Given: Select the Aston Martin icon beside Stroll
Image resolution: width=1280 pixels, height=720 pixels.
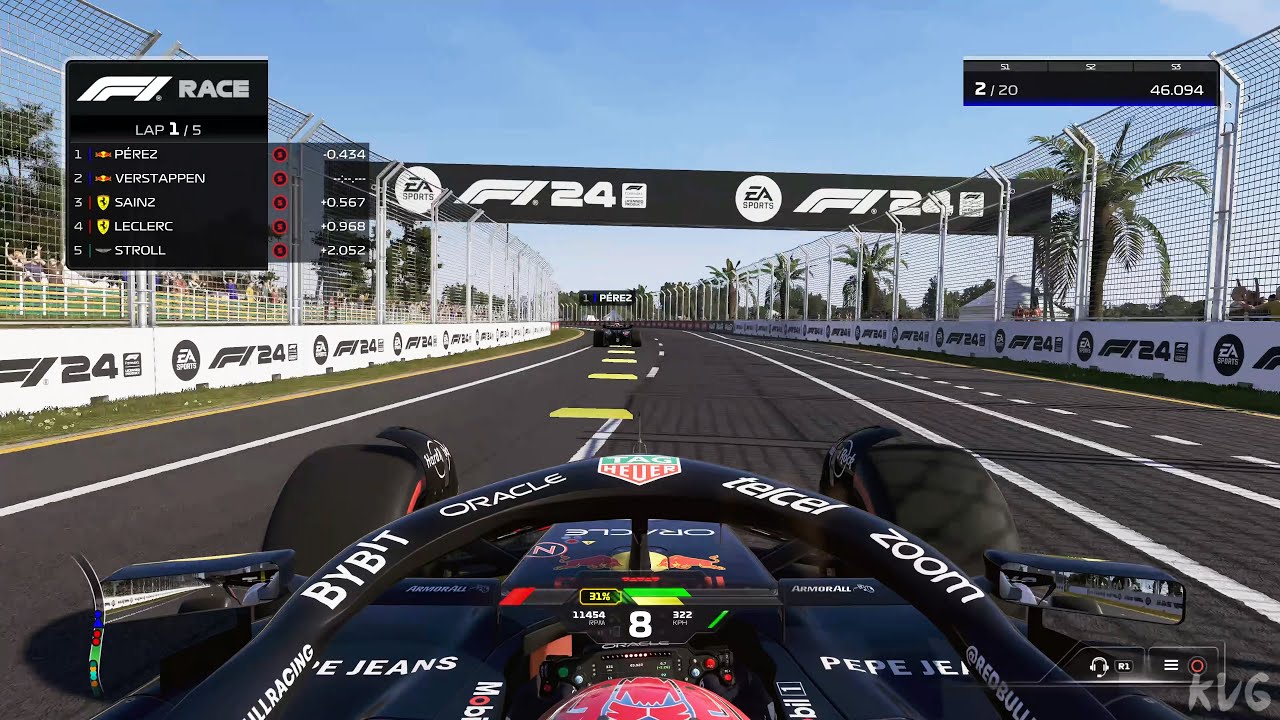Looking at the screenshot, I should click(103, 250).
